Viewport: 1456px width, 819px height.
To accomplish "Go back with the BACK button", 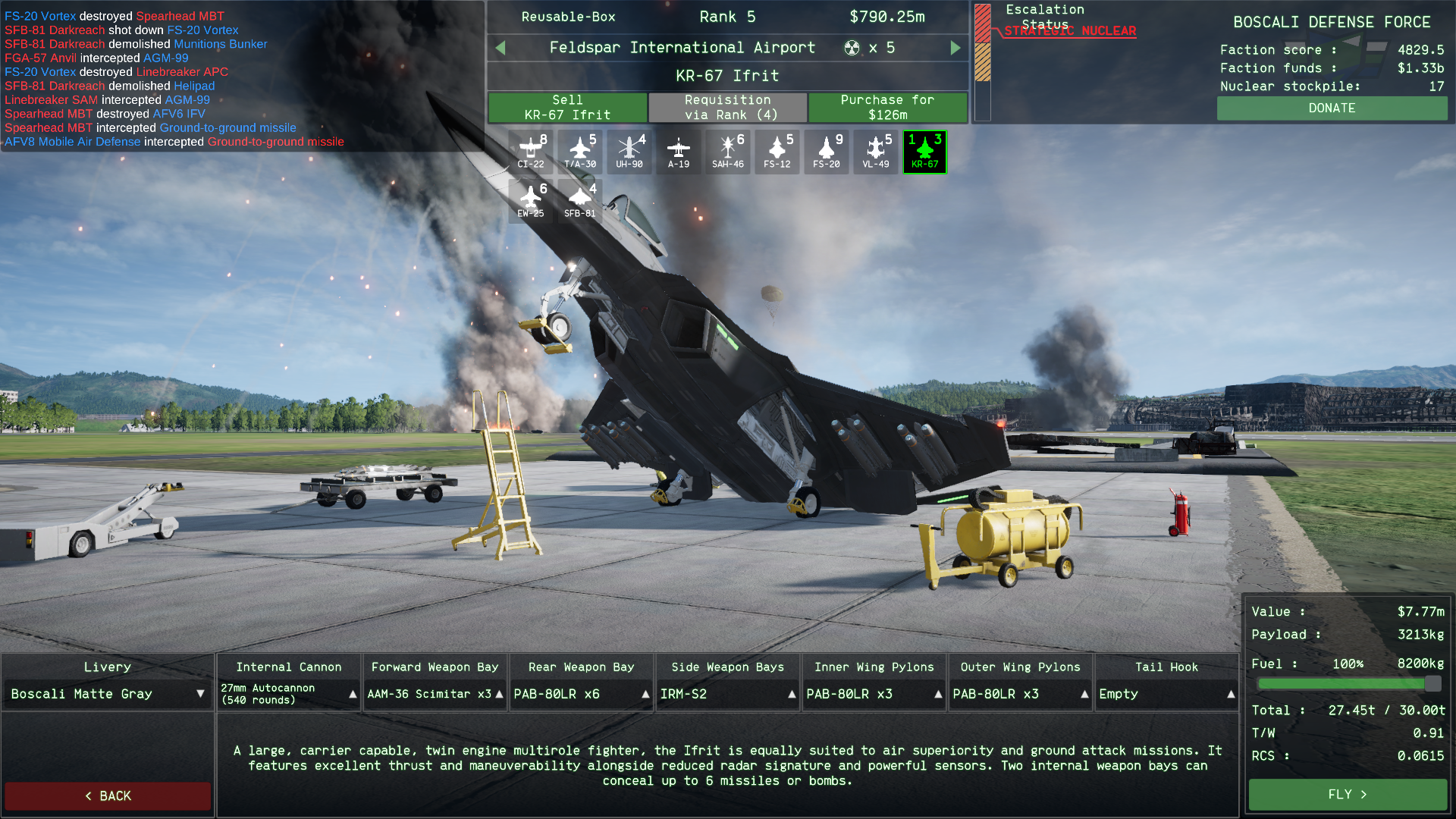I will pos(108,795).
